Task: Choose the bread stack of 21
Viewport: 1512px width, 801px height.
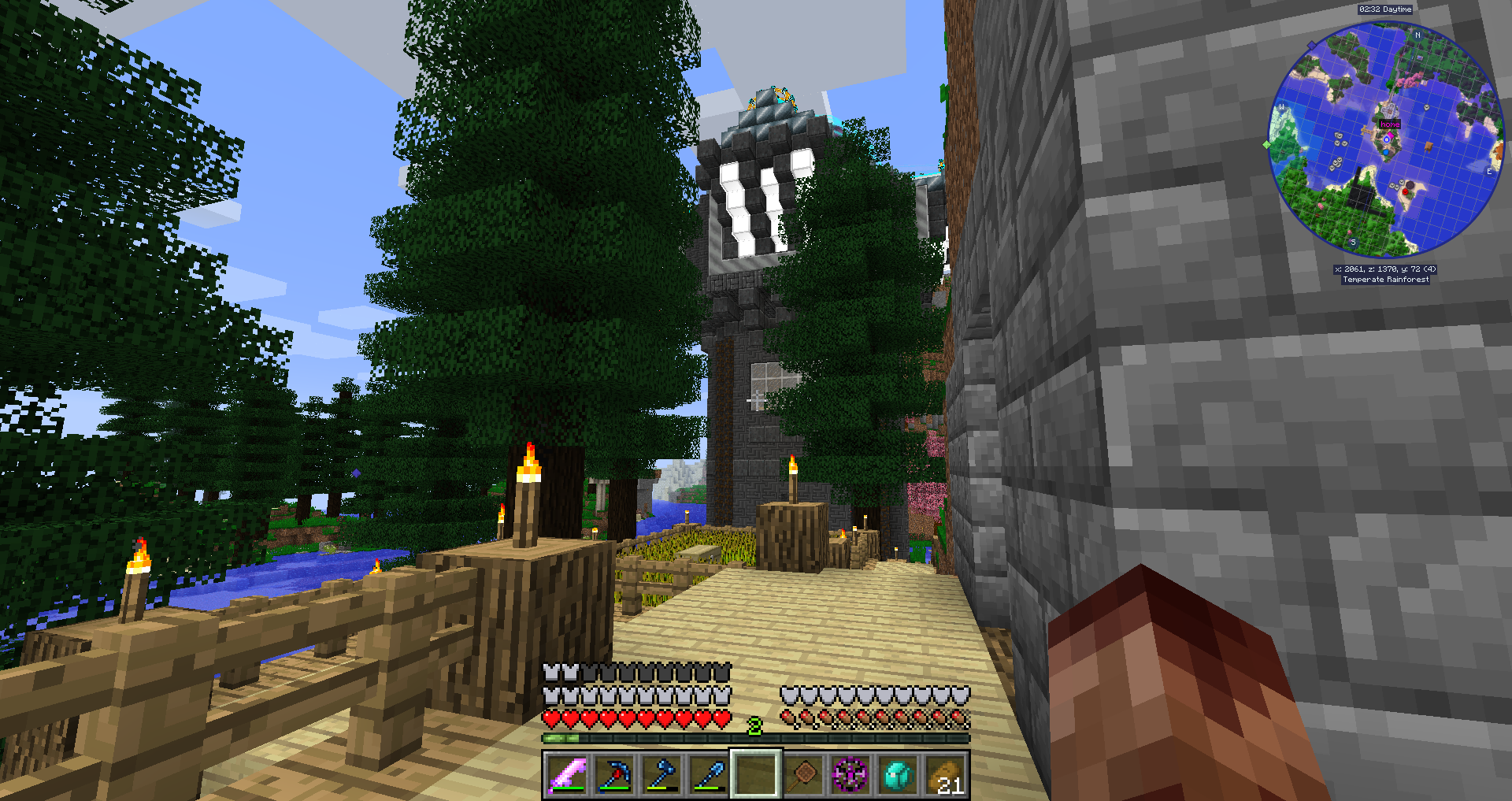Action: [x=945, y=775]
